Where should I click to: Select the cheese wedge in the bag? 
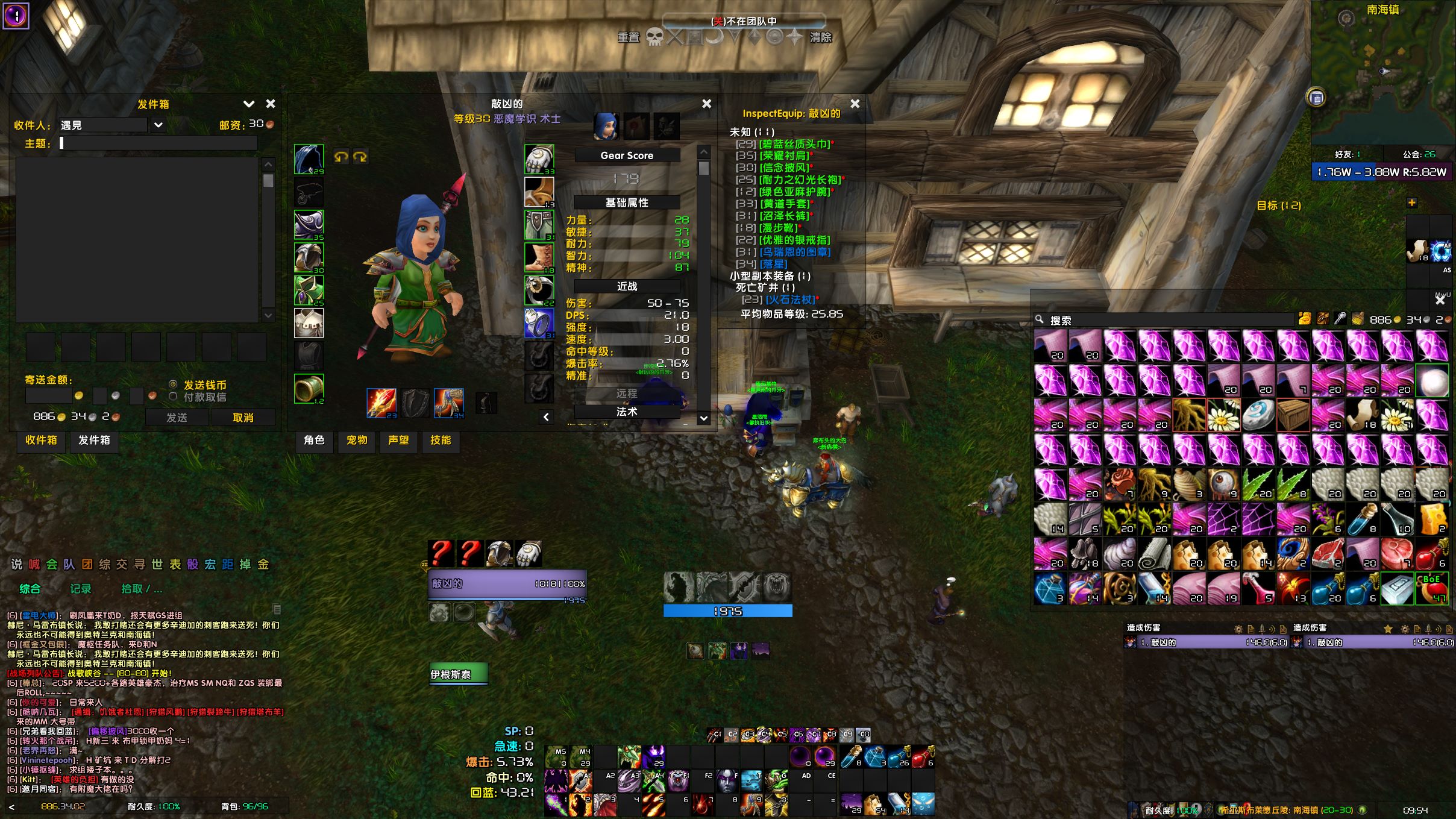point(1432,520)
